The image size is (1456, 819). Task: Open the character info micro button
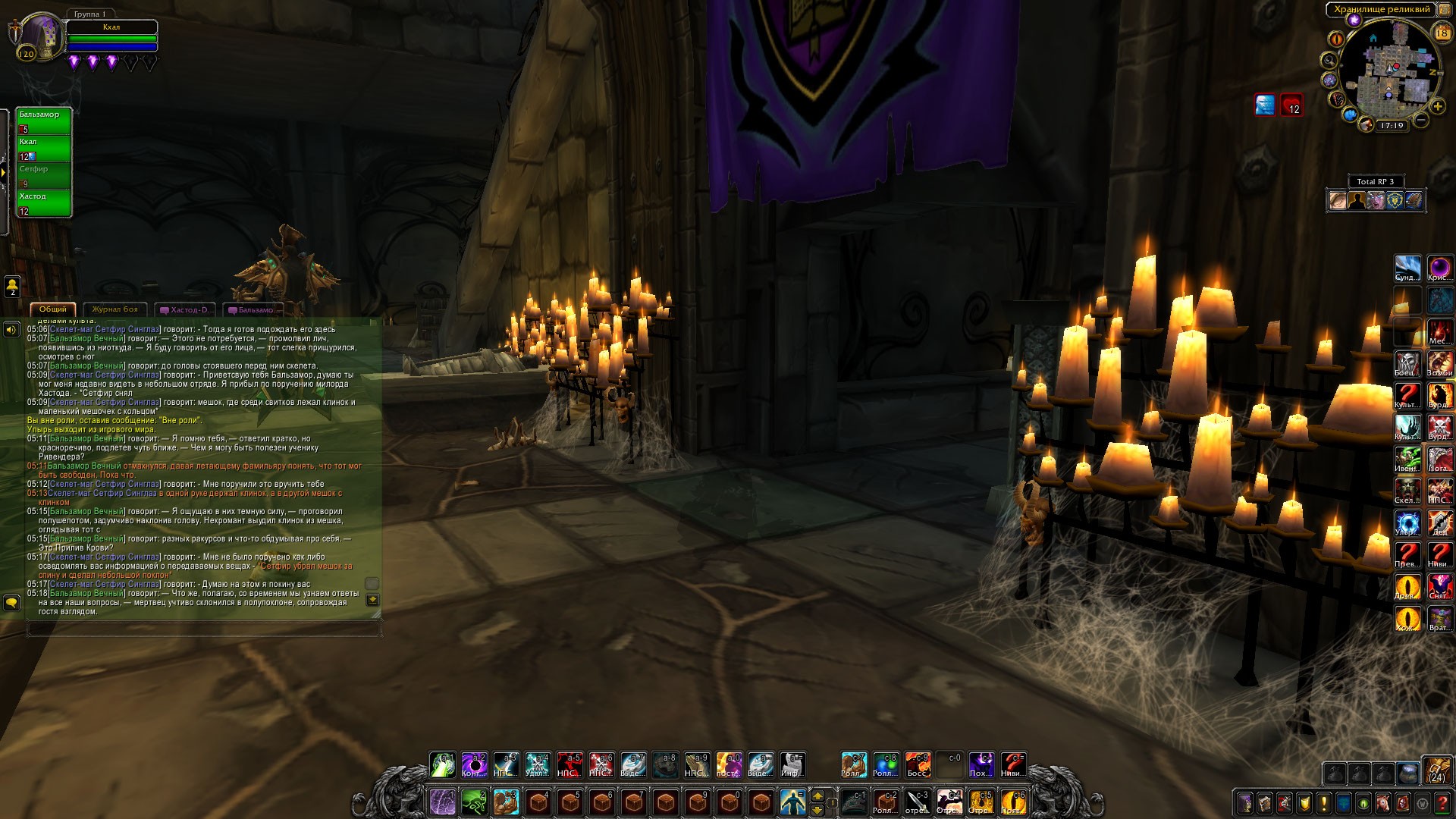tap(1245, 802)
